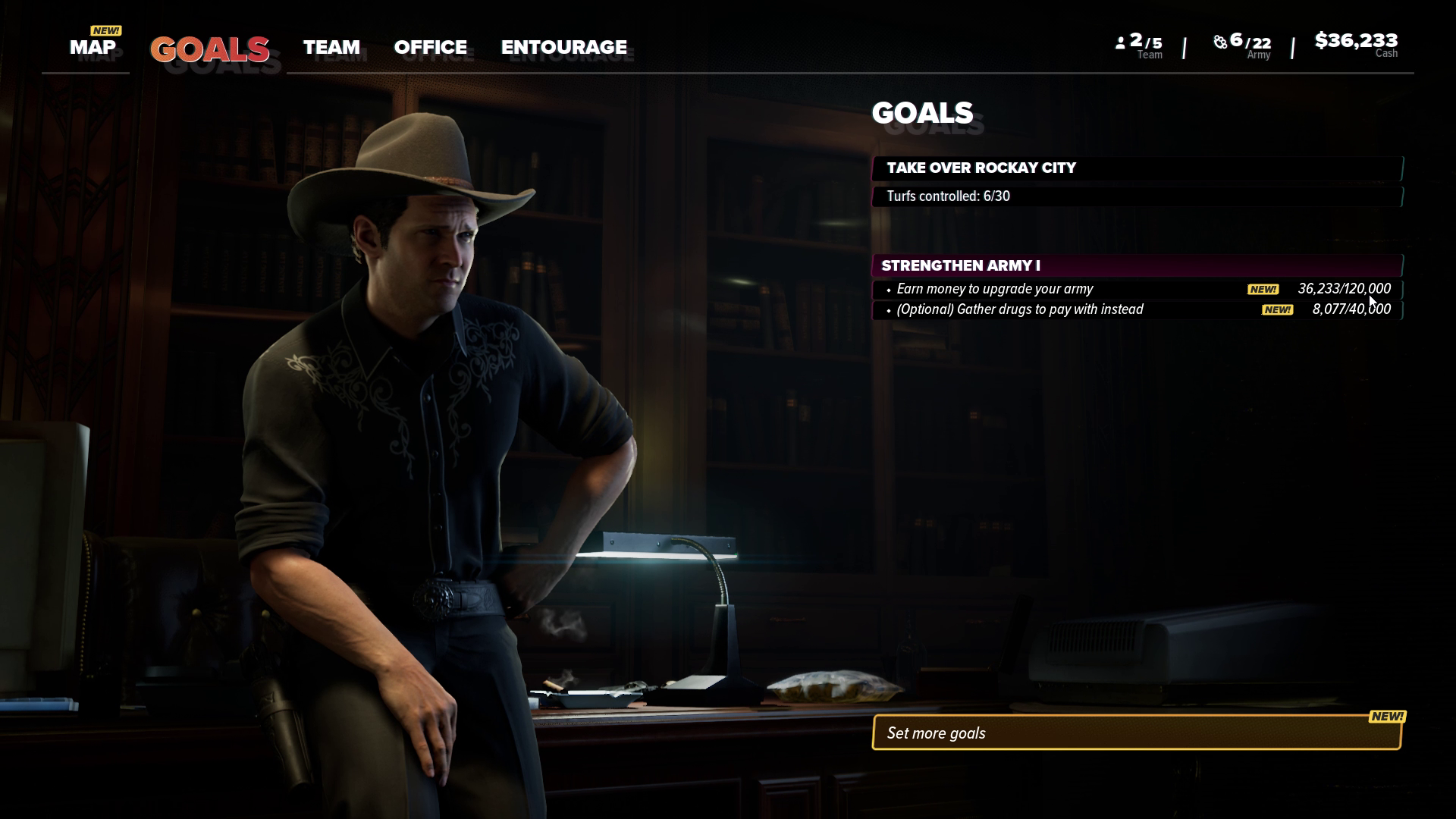Show the Entourage tab
The width and height of the screenshot is (1456, 819).
point(563,47)
